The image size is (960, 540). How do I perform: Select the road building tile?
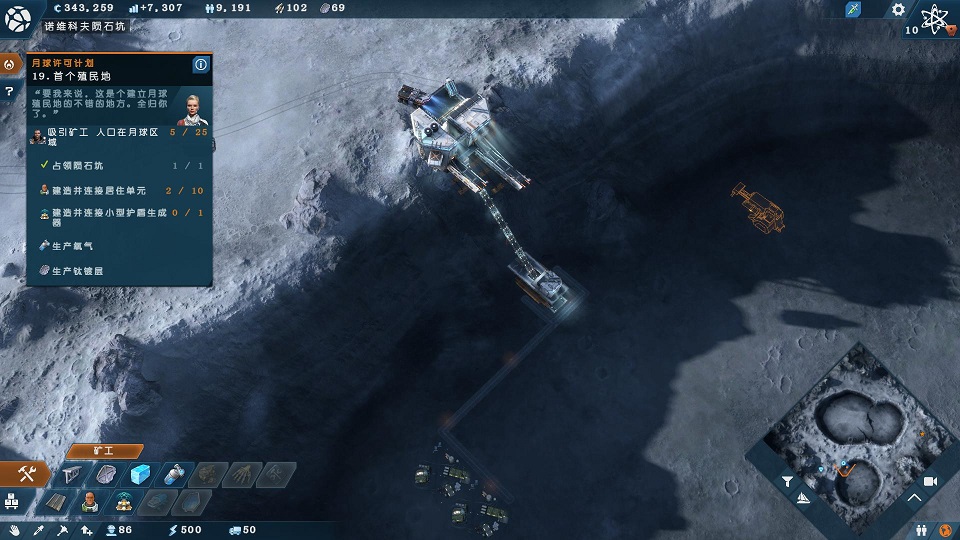[x=57, y=501]
